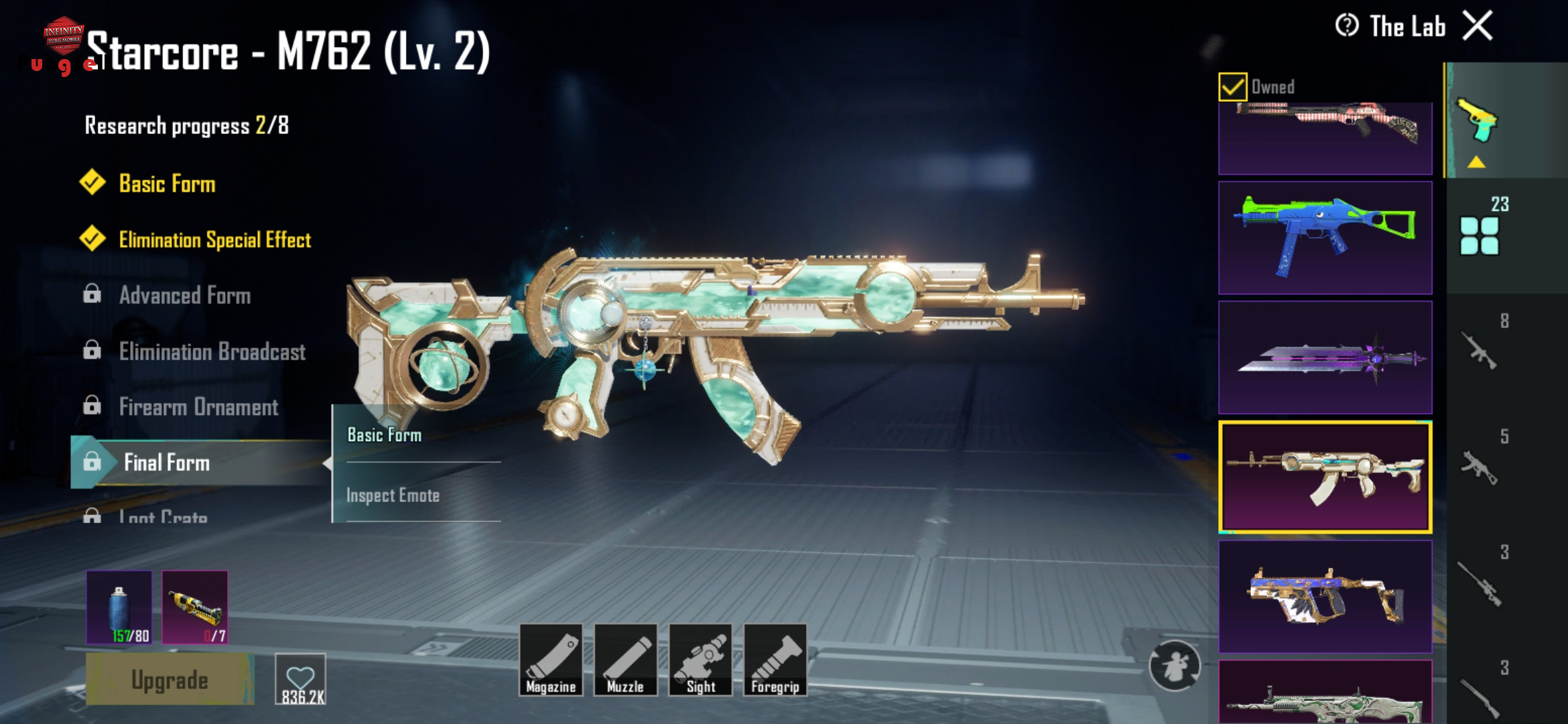Select the green and blue UMP skin thumbnail

1325,238
